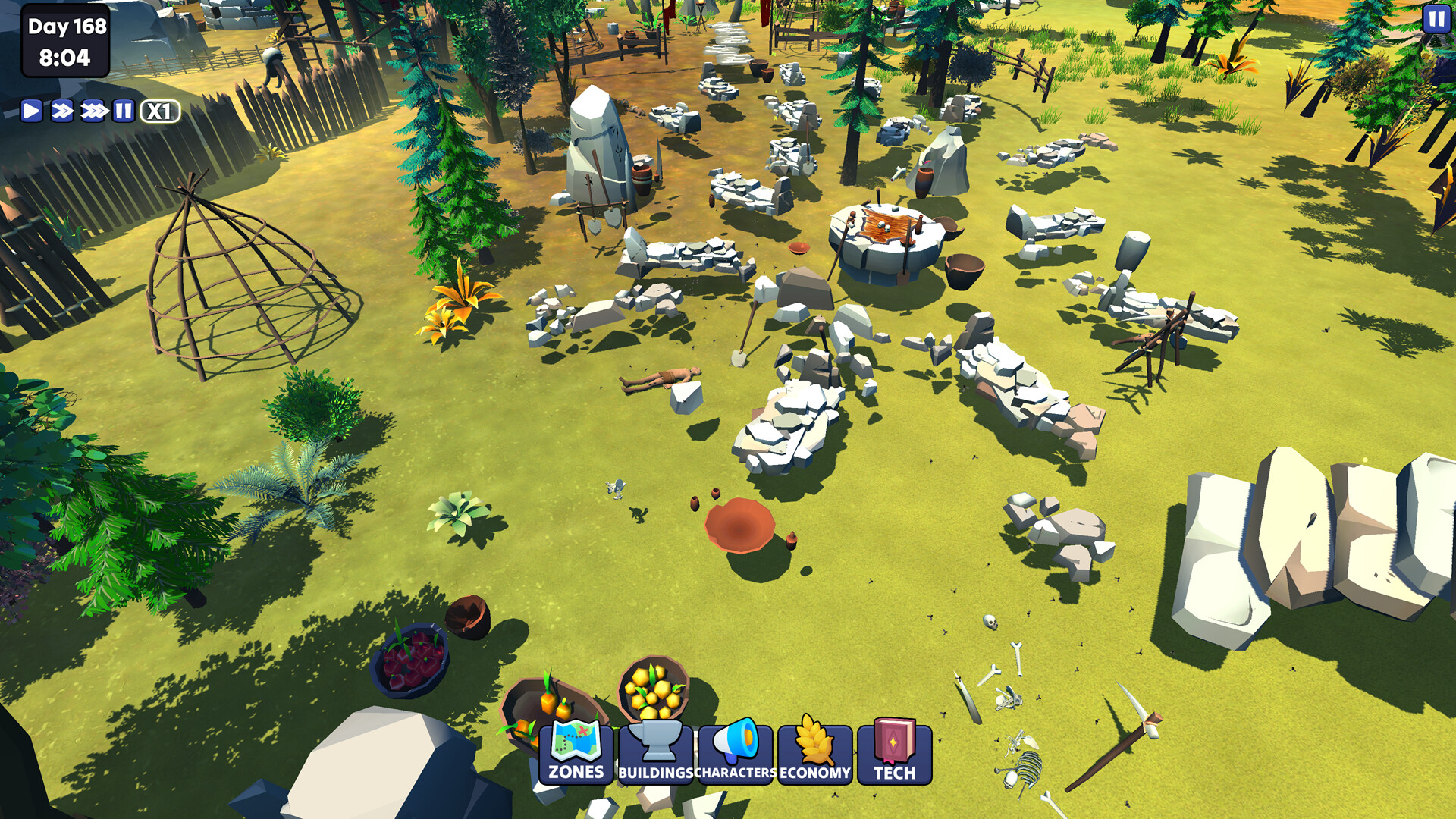The width and height of the screenshot is (1456, 819).
Task: Switch to double fast-forward speed
Action: [x=62, y=111]
